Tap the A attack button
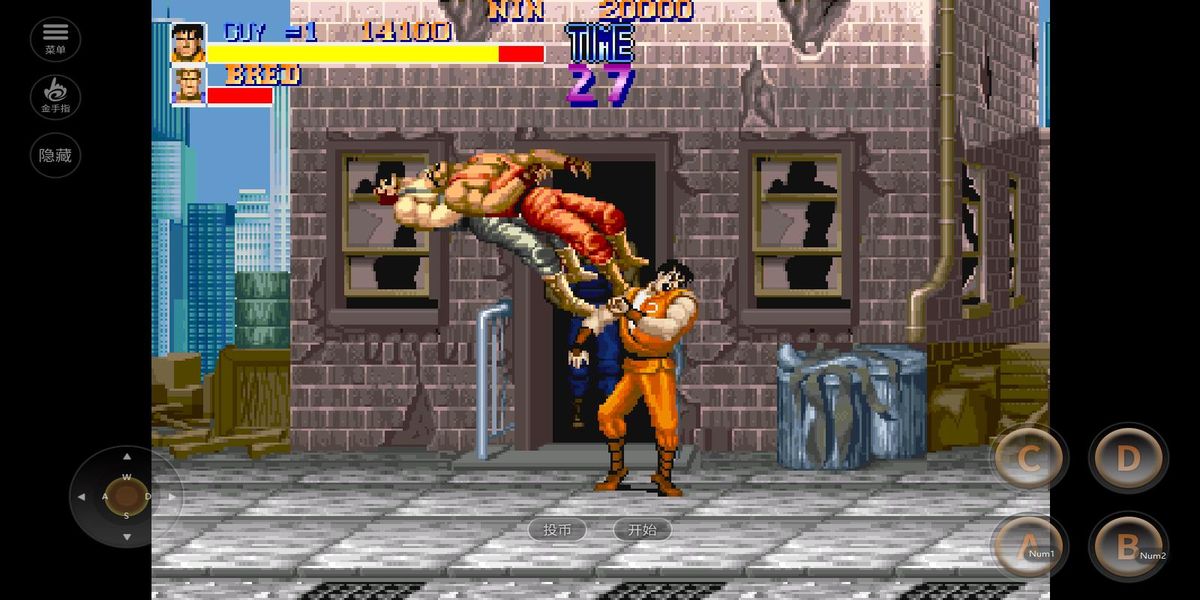Viewport: 1200px width, 600px height. pos(1029,546)
